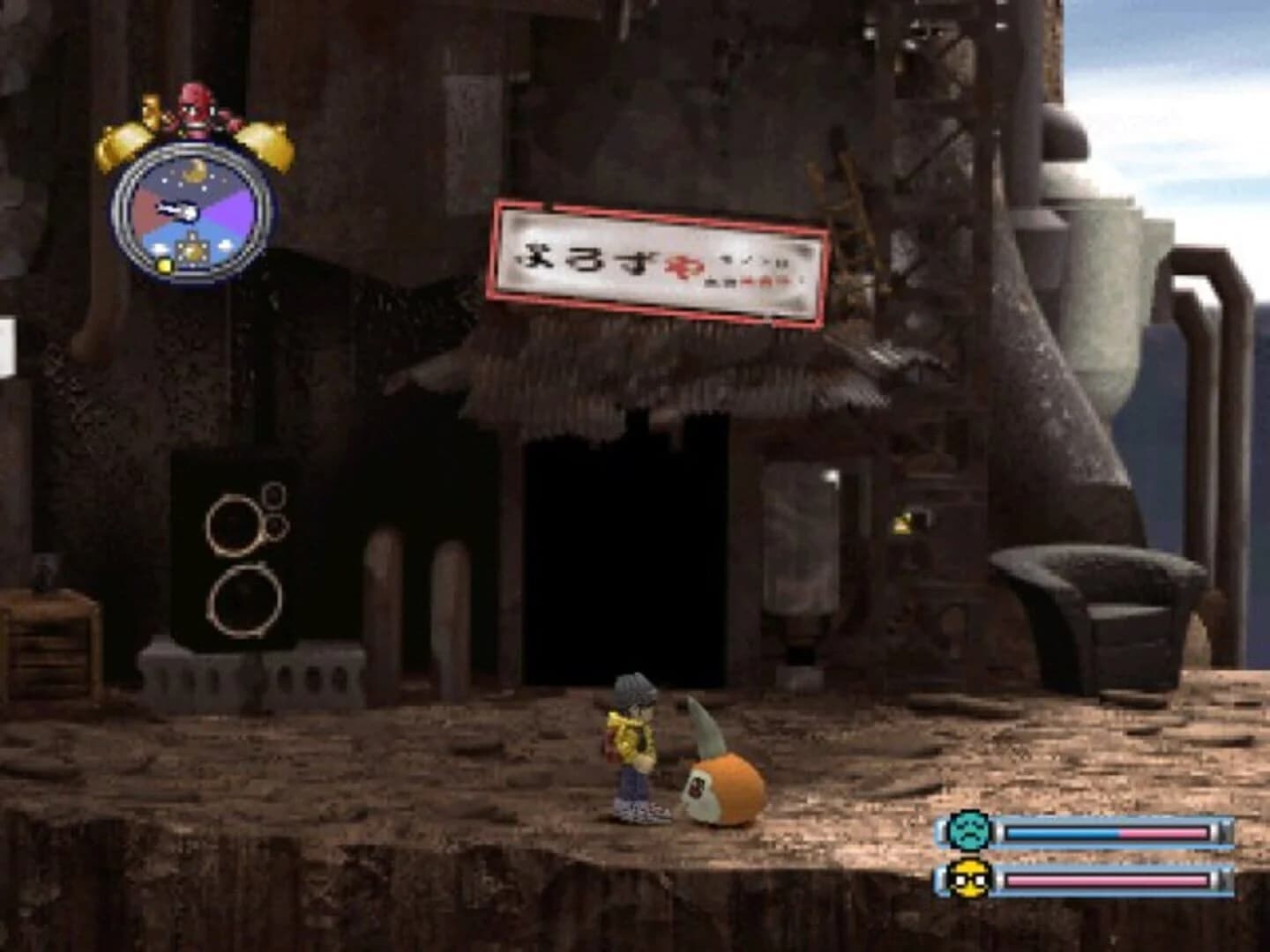
Task: Select the yellow glasses face status icon
Action: [973, 879]
